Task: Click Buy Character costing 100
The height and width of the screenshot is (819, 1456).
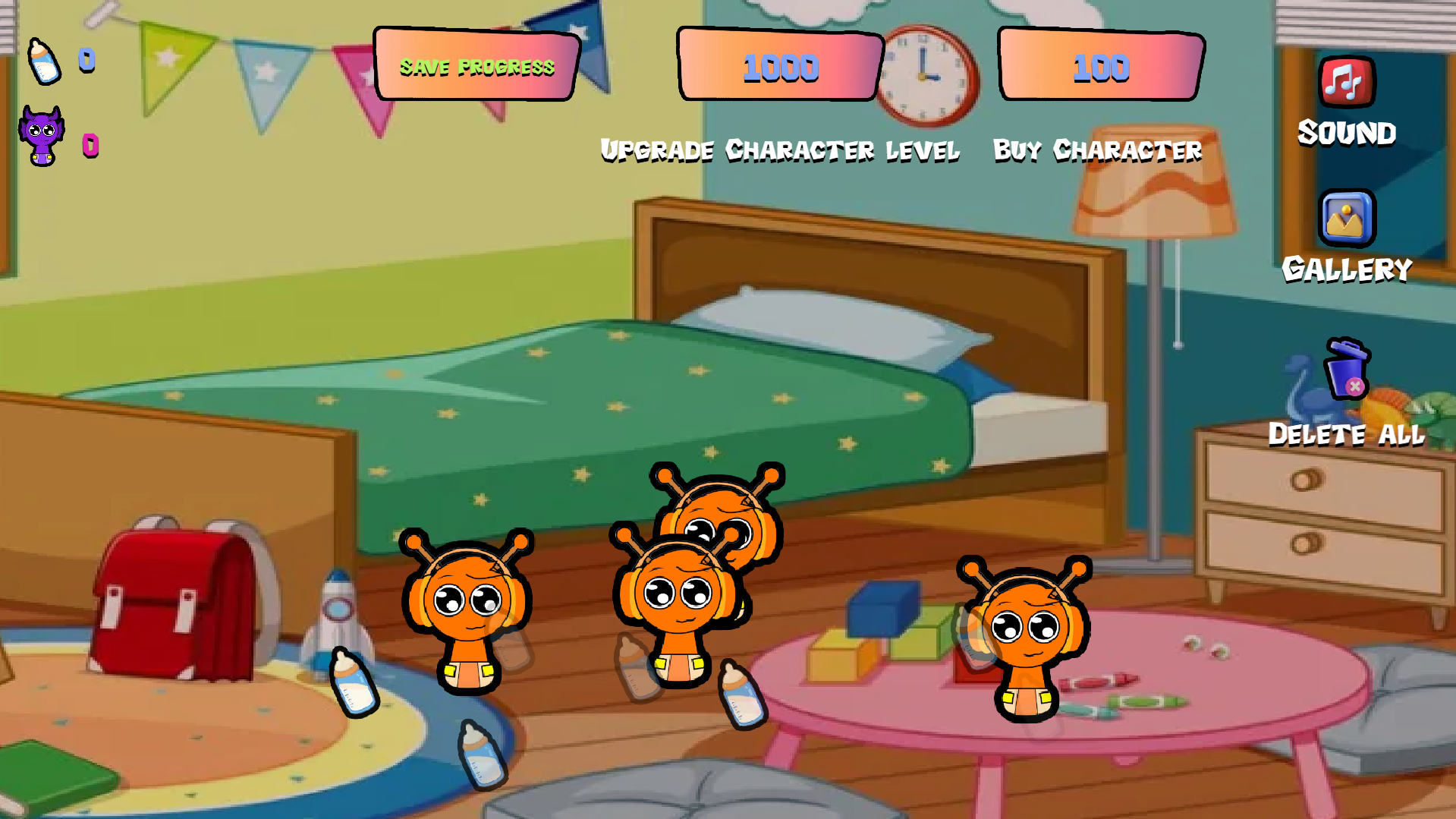Action: click(x=1098, y=150)
